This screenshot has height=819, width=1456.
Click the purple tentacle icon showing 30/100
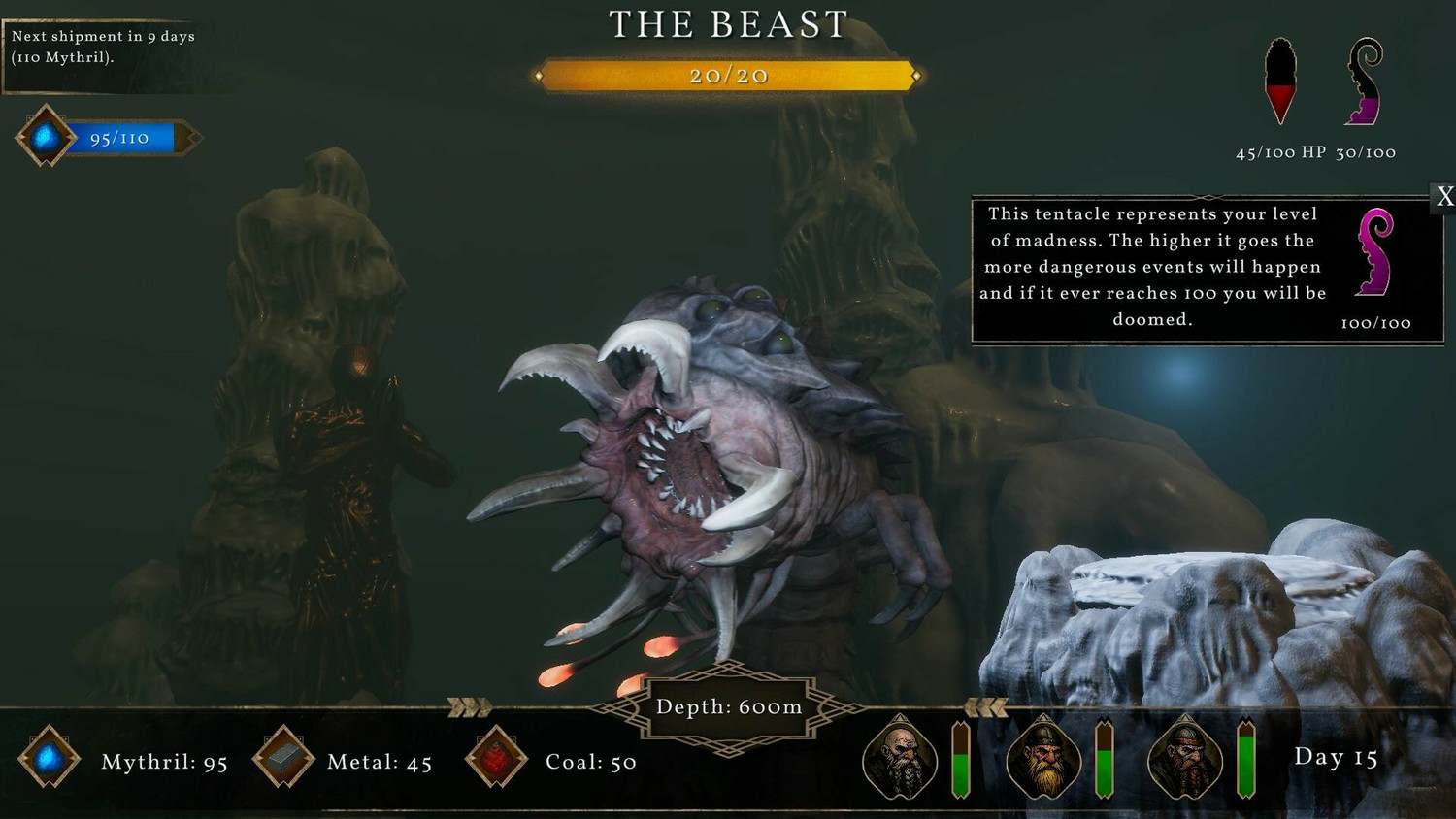point(1365,83)
